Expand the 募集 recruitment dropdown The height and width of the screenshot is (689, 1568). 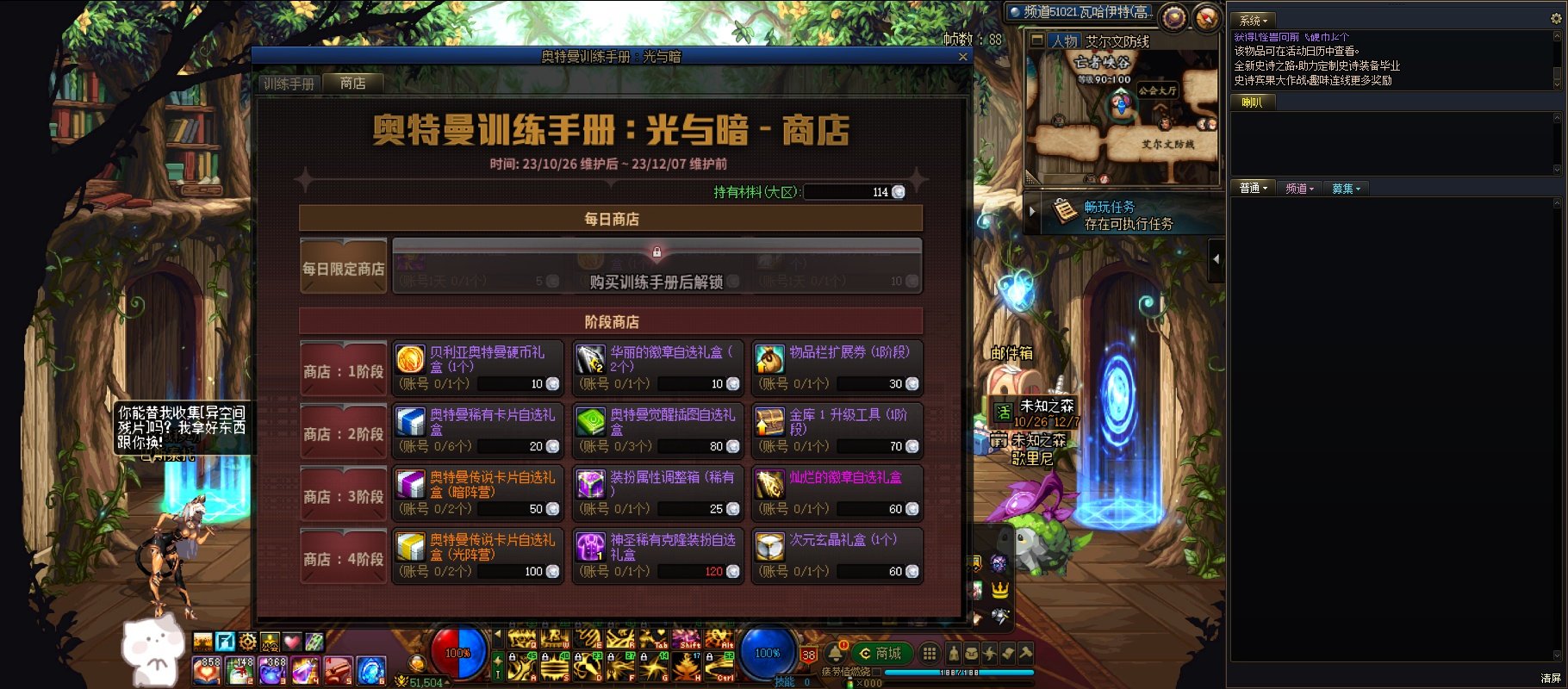pyautogui.click(x=1347, y=188)
